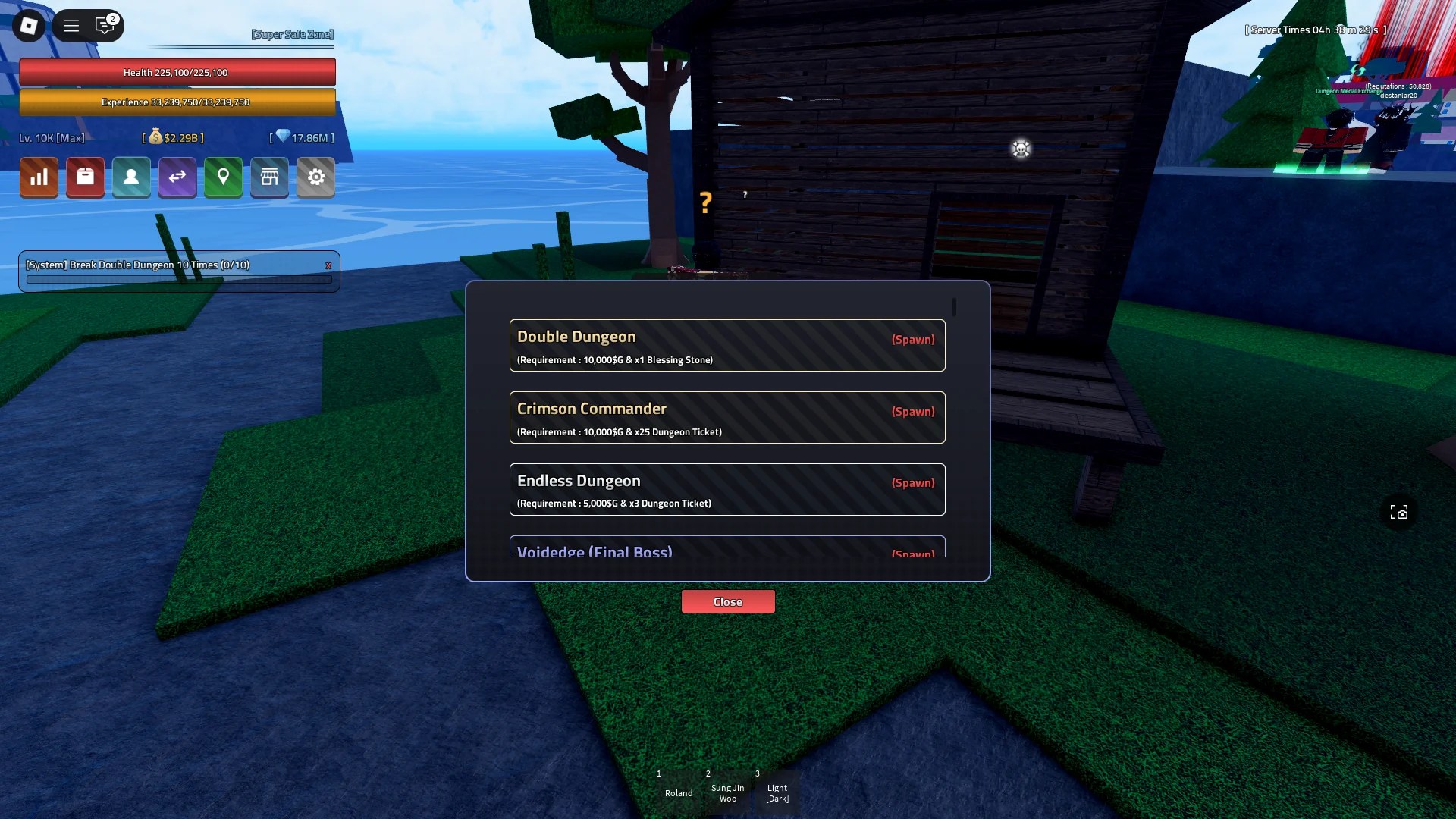Open the hamburger menu icon

[x=71, y=25]
